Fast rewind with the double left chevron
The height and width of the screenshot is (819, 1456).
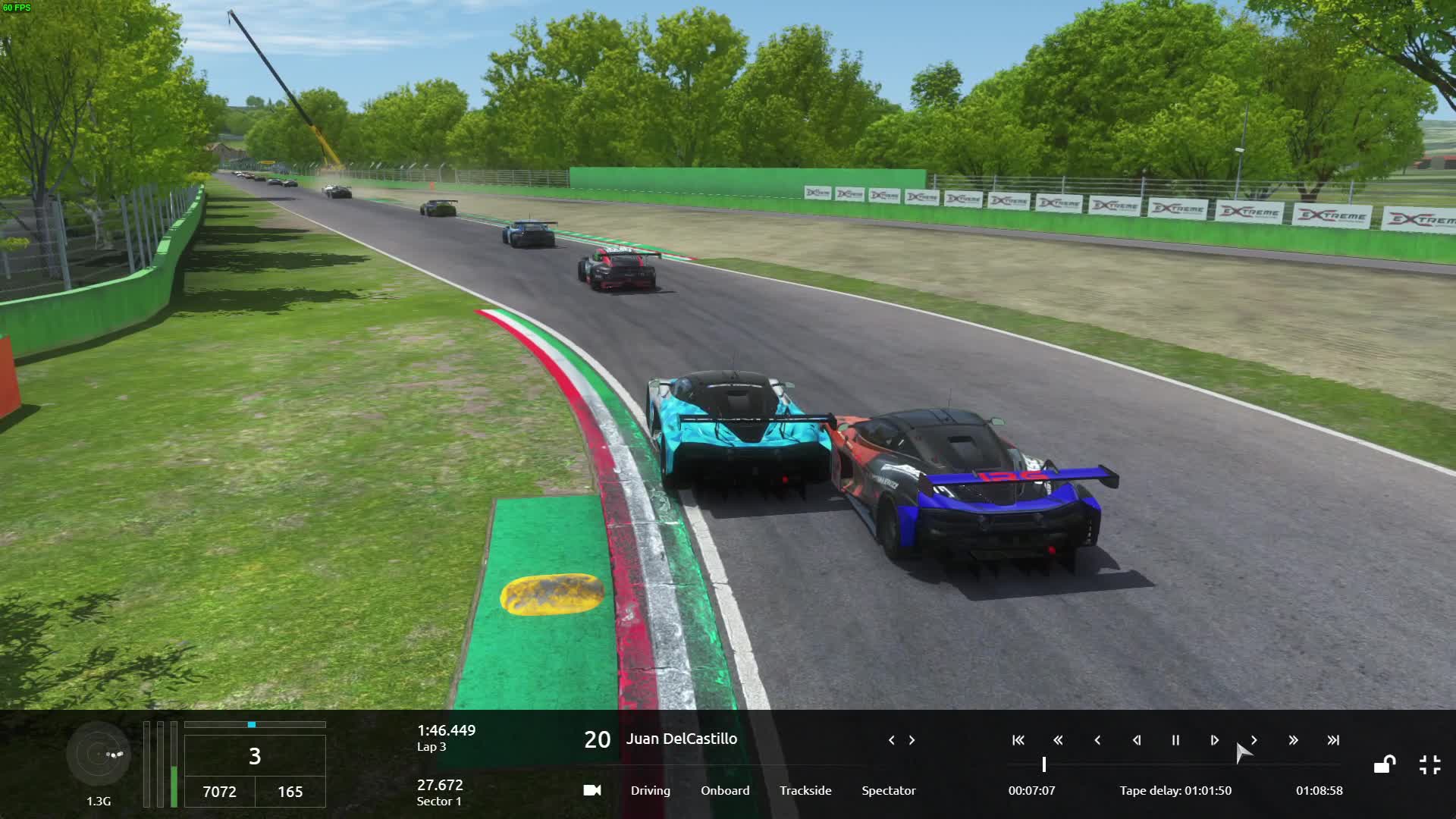click(x=1058, y=740)
